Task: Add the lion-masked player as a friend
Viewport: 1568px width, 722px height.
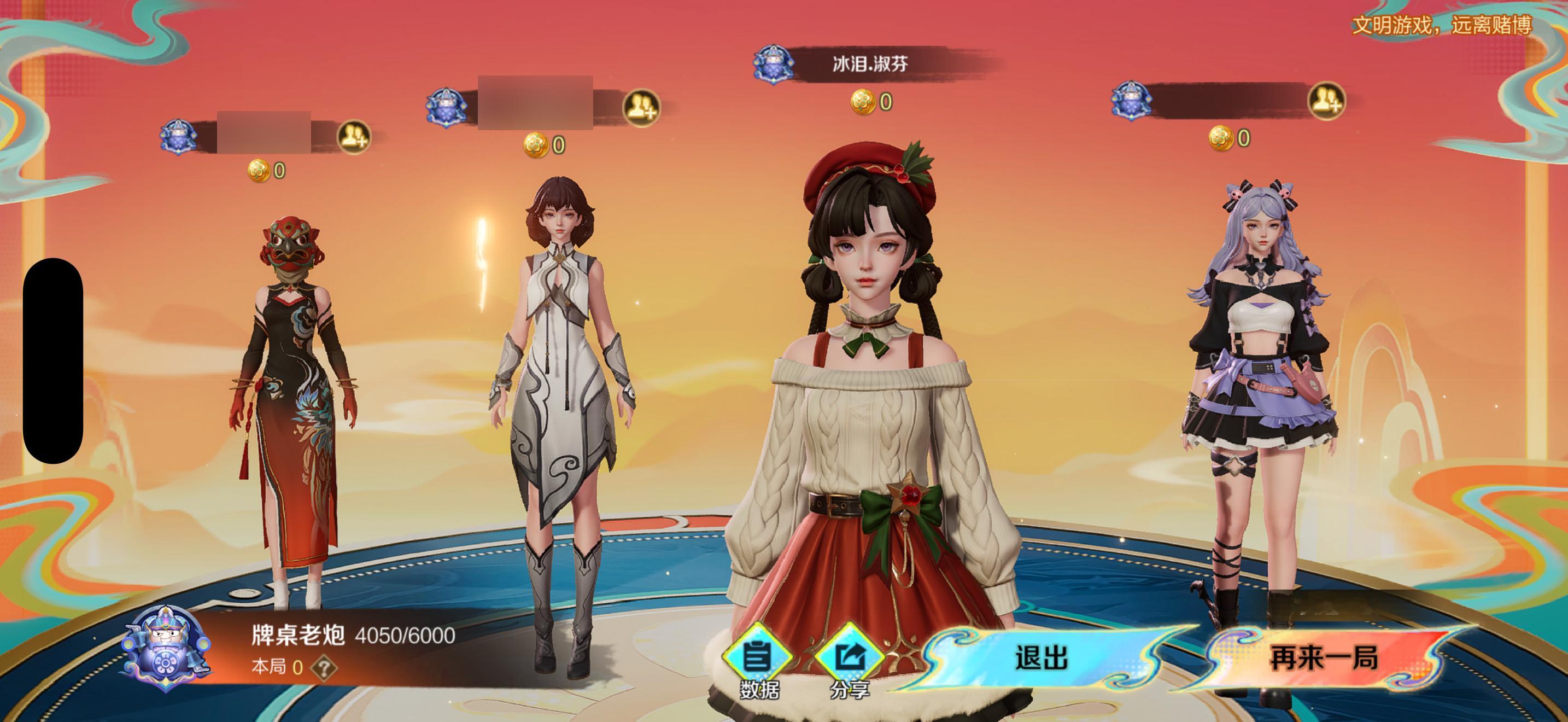Action: (x=354, y=137)
